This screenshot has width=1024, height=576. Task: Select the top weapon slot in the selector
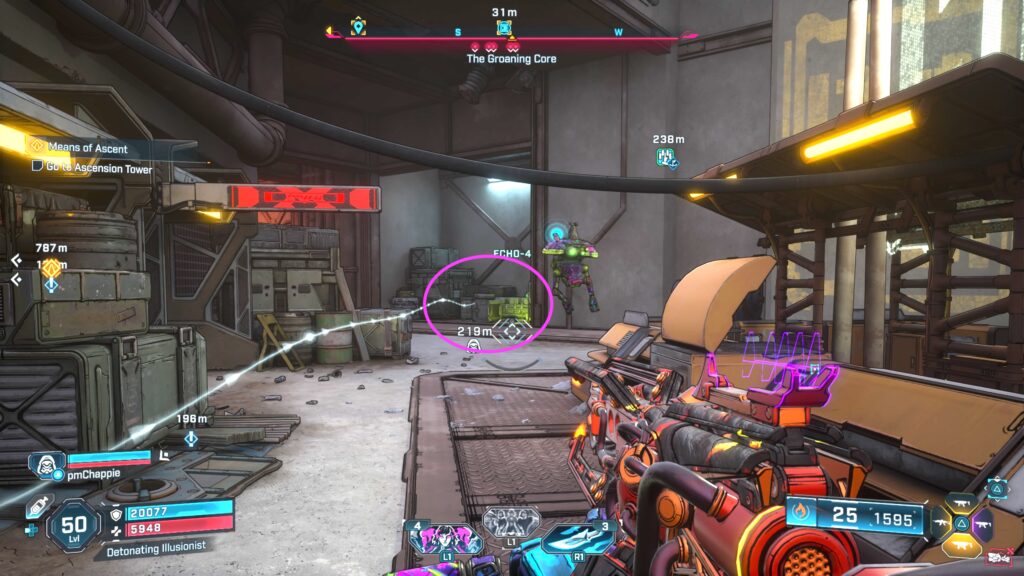point(959,504)
